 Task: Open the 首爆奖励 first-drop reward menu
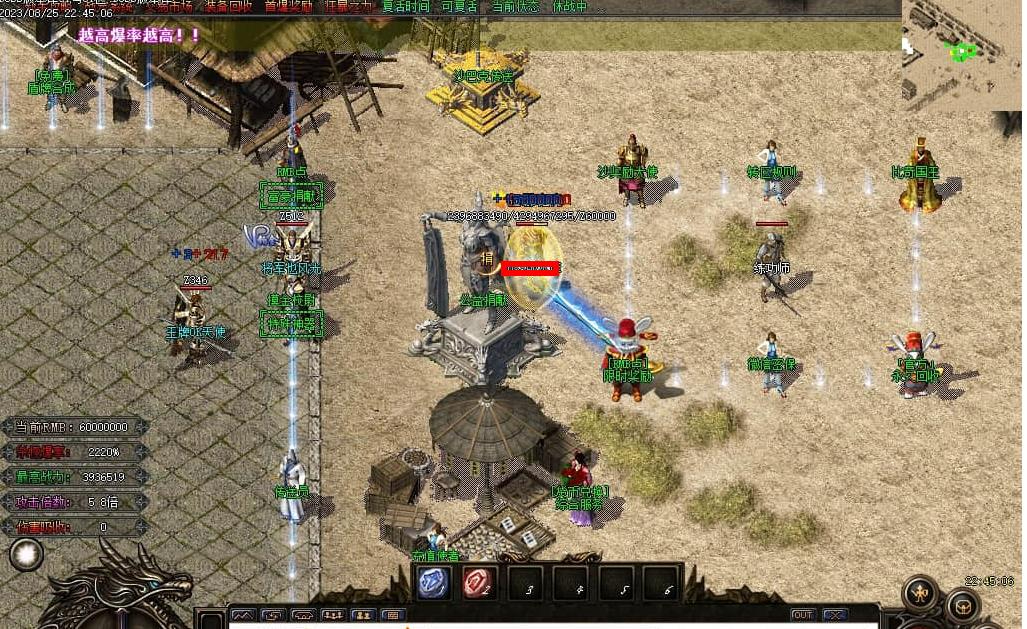coord(289,6)
